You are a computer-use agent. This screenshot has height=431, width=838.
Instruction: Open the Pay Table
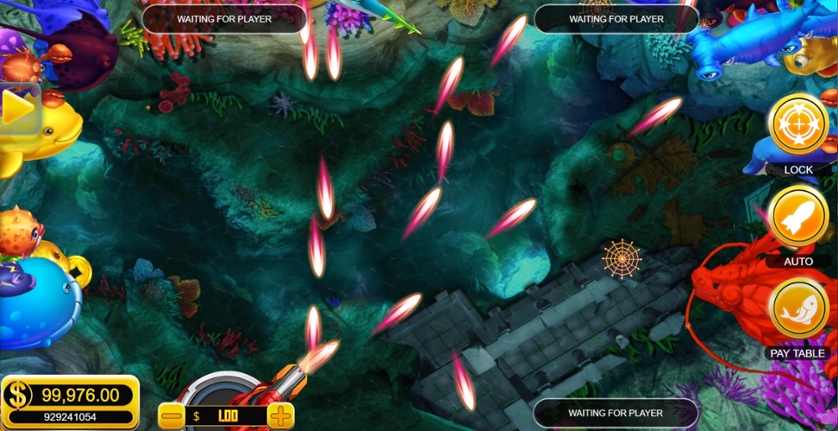tap(797, 310)
